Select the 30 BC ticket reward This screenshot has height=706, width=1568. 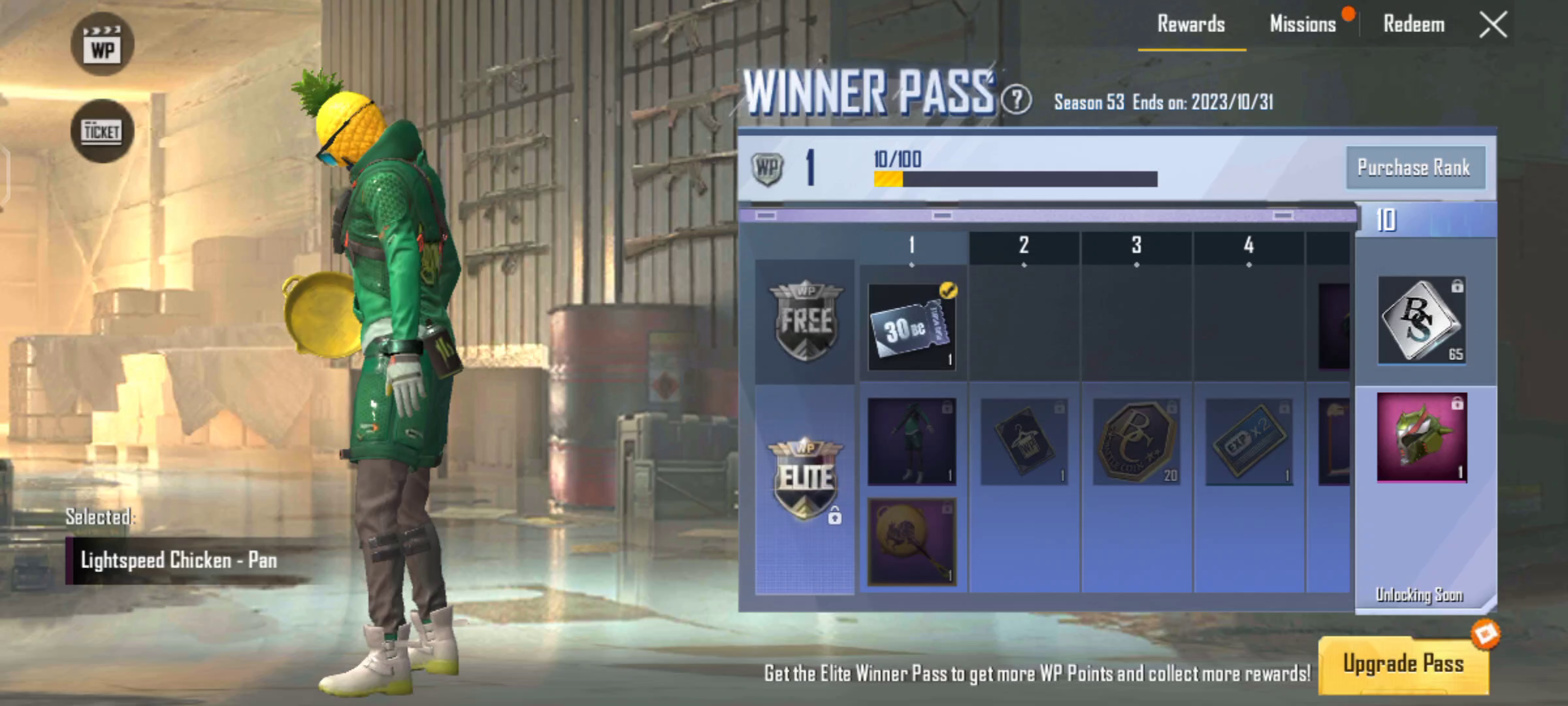click(911, 327)
